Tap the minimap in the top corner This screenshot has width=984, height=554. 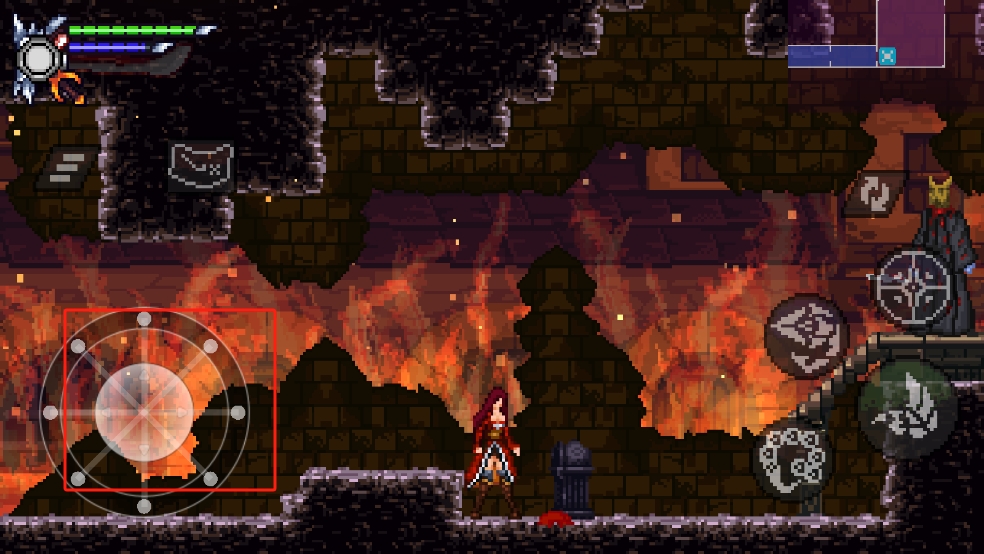pyautogui.click(x=866, y=34)
